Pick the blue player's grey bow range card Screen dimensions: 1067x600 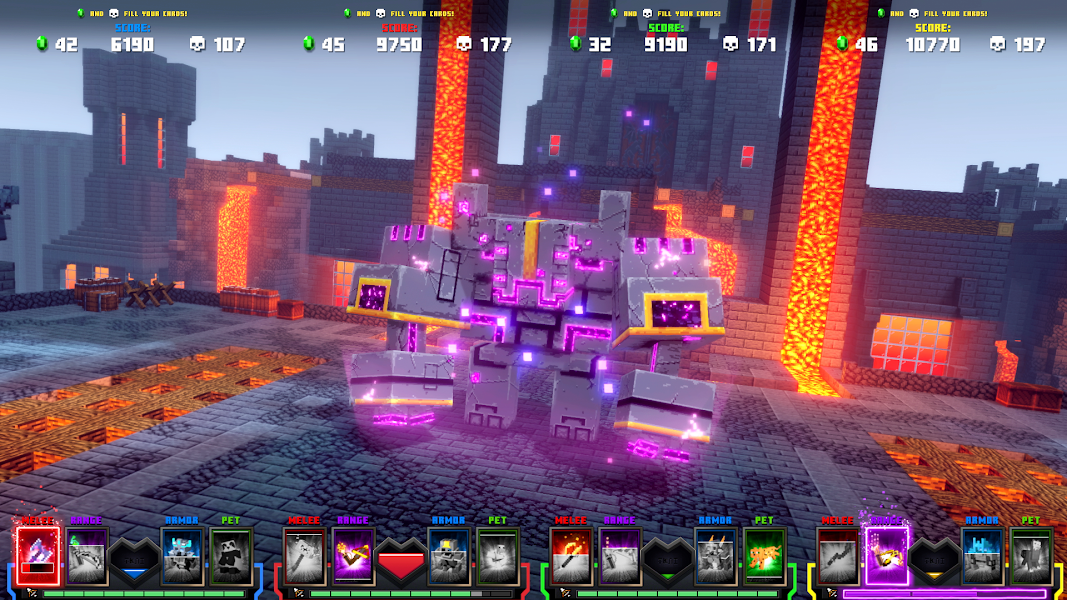click(x=87, y=556)
